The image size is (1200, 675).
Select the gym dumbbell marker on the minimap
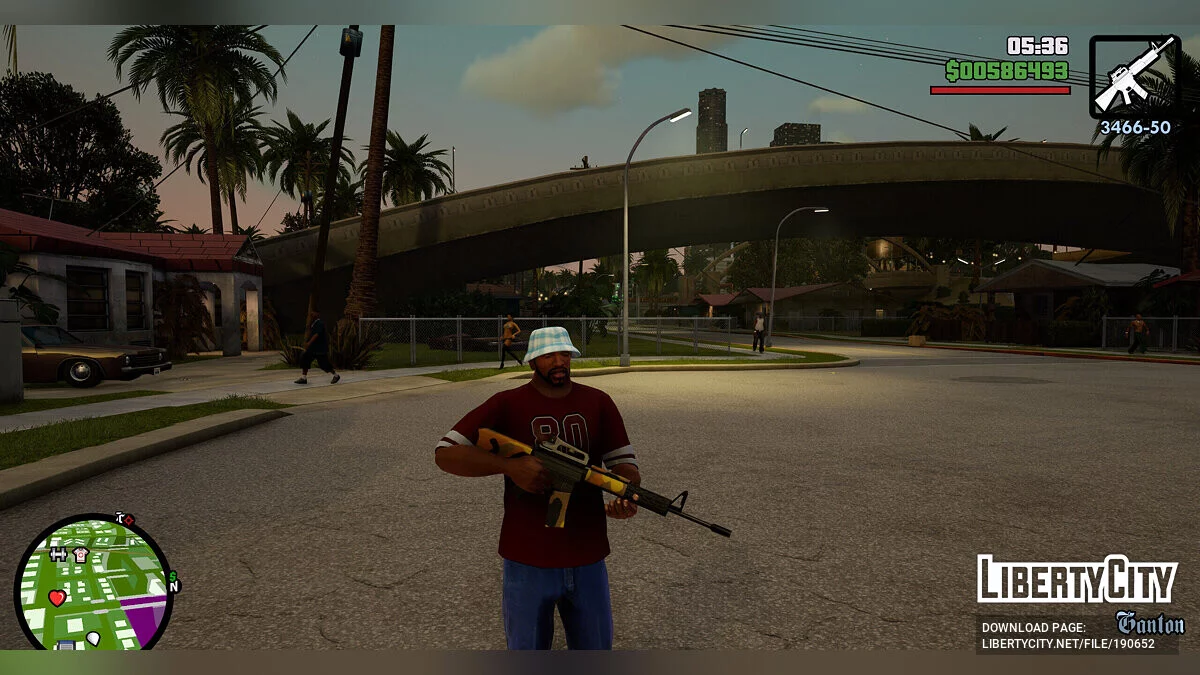58,554
